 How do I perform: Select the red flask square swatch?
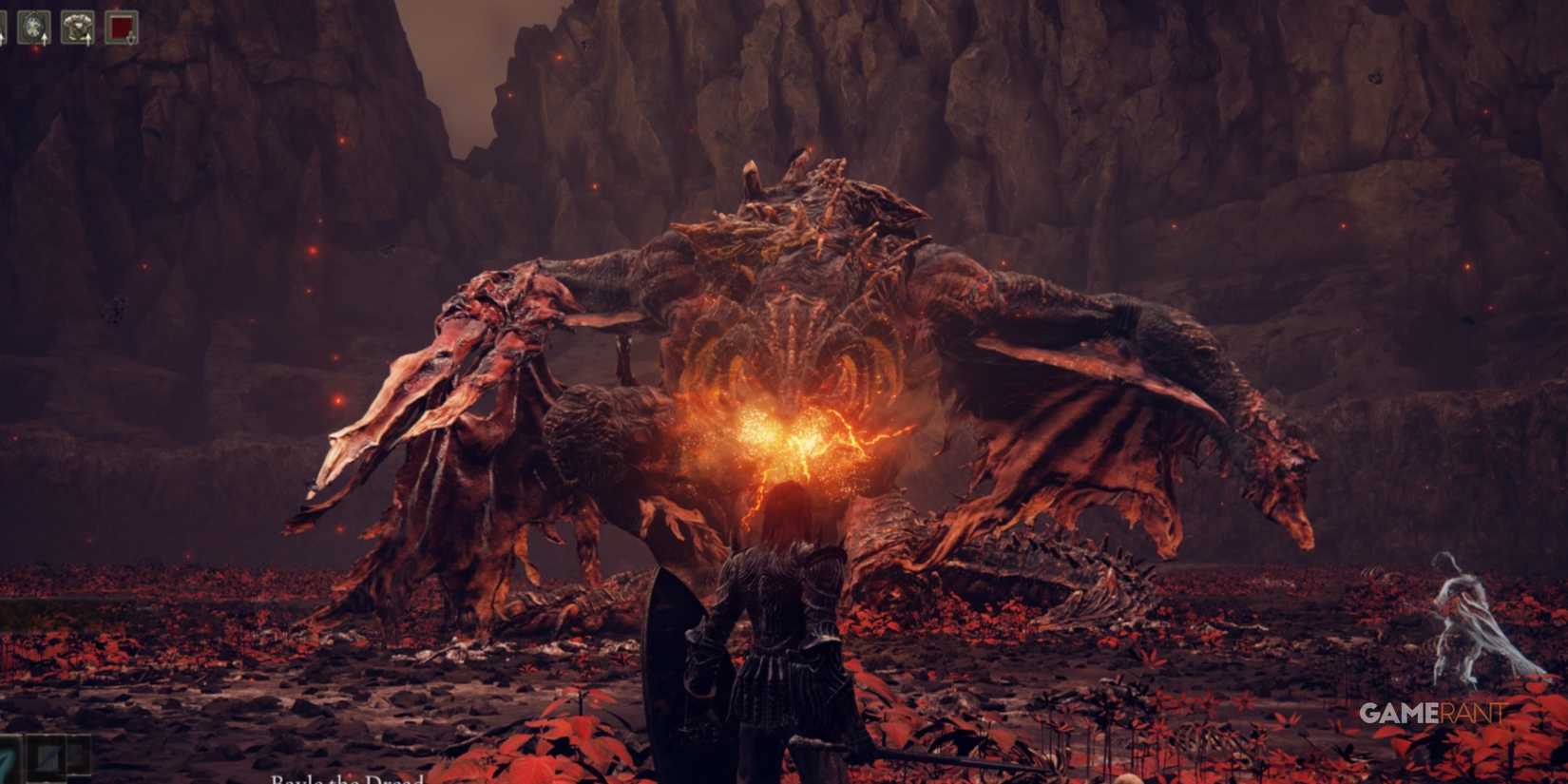[121, 25]
